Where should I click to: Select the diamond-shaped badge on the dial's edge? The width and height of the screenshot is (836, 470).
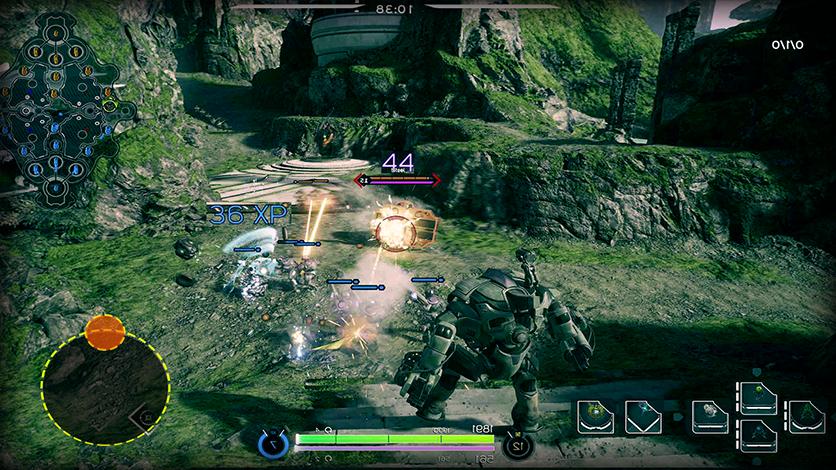[x=147, y=416]
